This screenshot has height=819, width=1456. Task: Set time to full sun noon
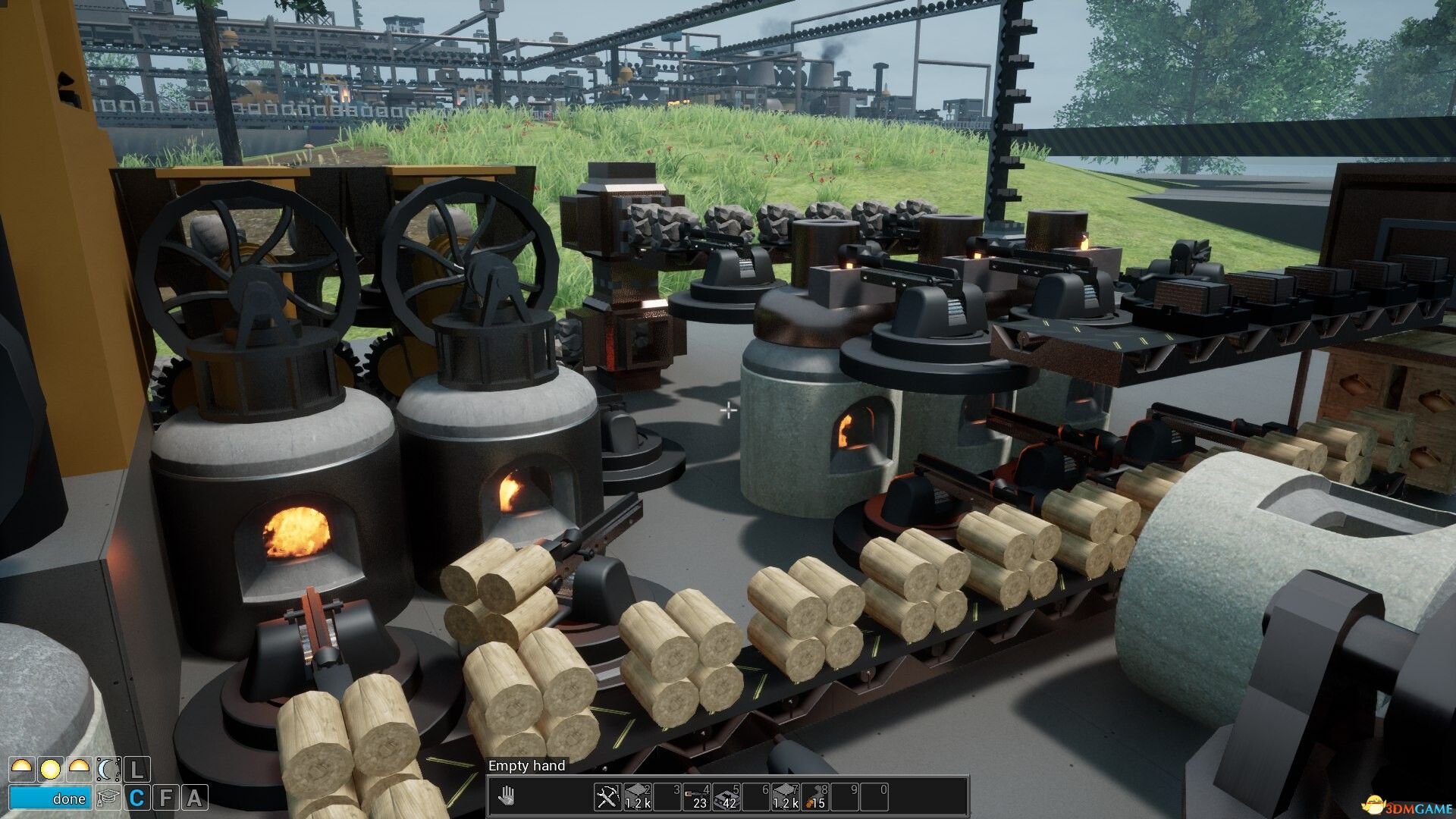50,770
